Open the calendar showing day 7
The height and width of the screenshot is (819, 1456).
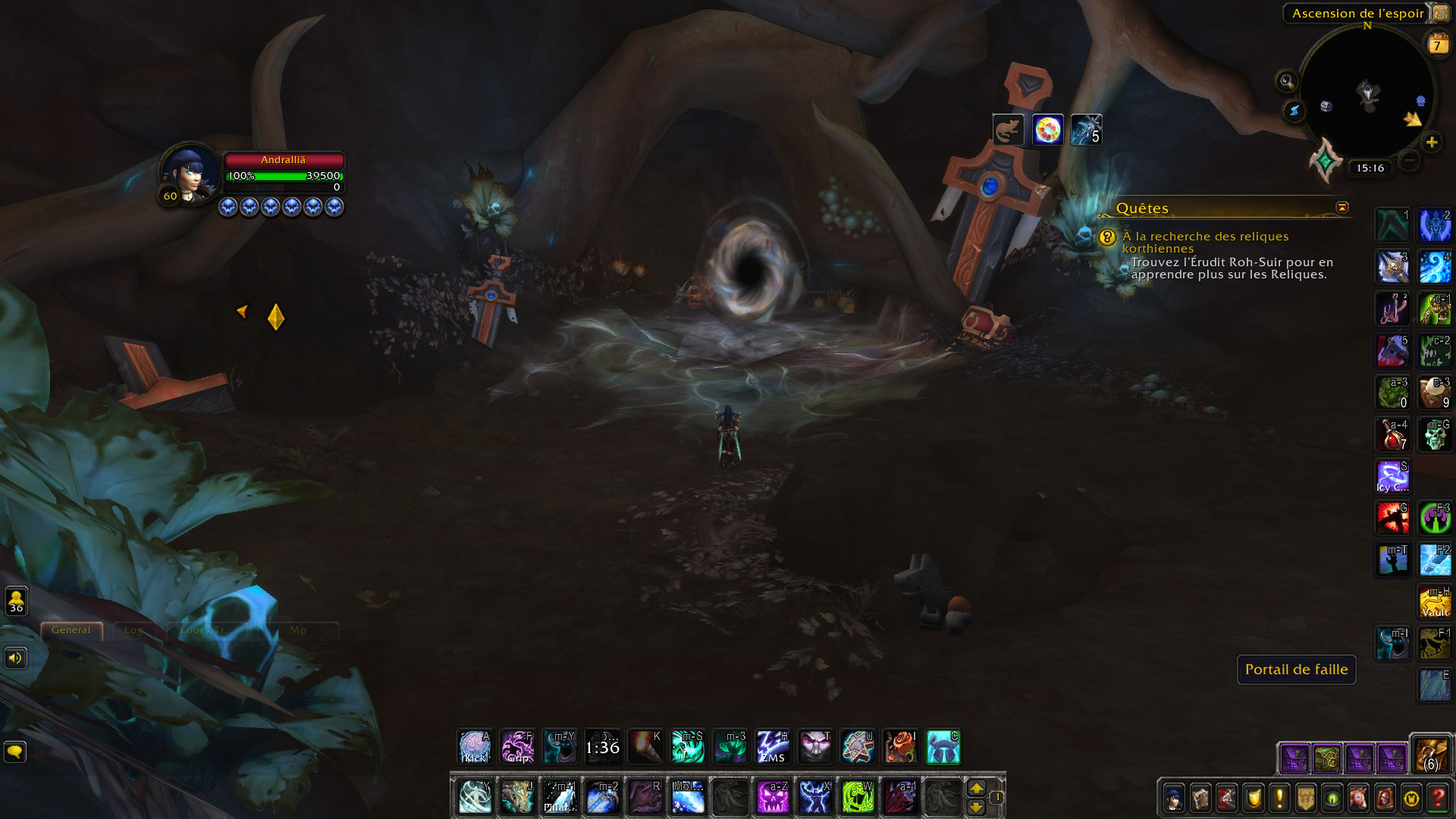pos(1437,44)
